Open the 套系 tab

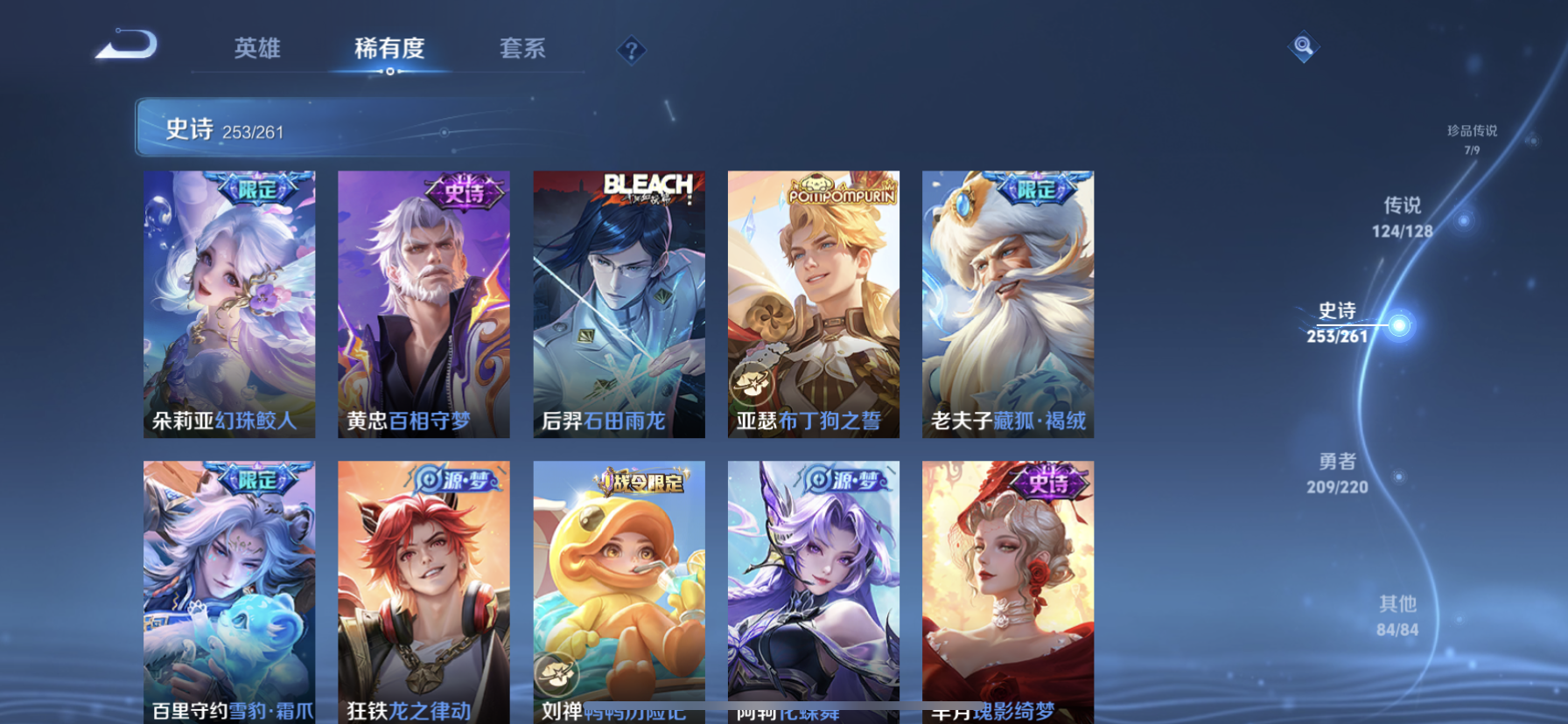(x=522, y=48)
